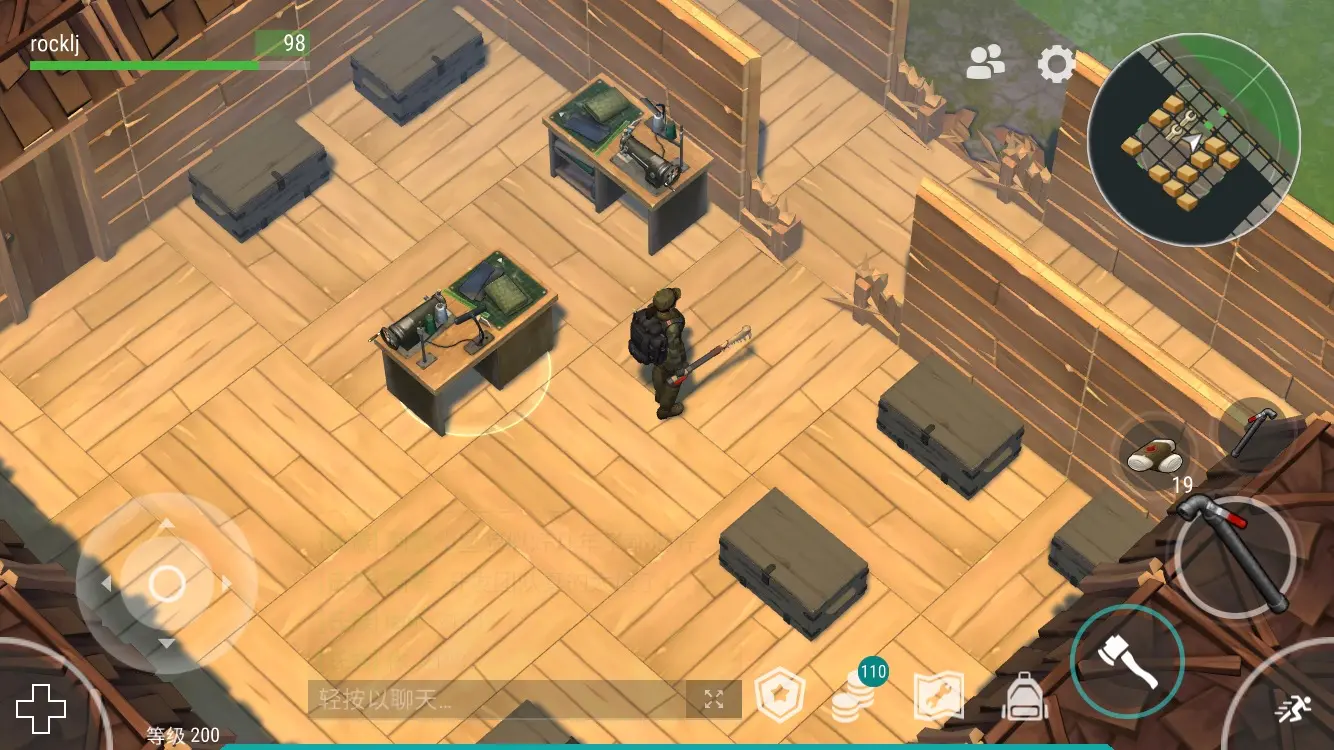Click the circular minimap
1334x750 pixels.
pyautogui.click(x=1193, y=140)
